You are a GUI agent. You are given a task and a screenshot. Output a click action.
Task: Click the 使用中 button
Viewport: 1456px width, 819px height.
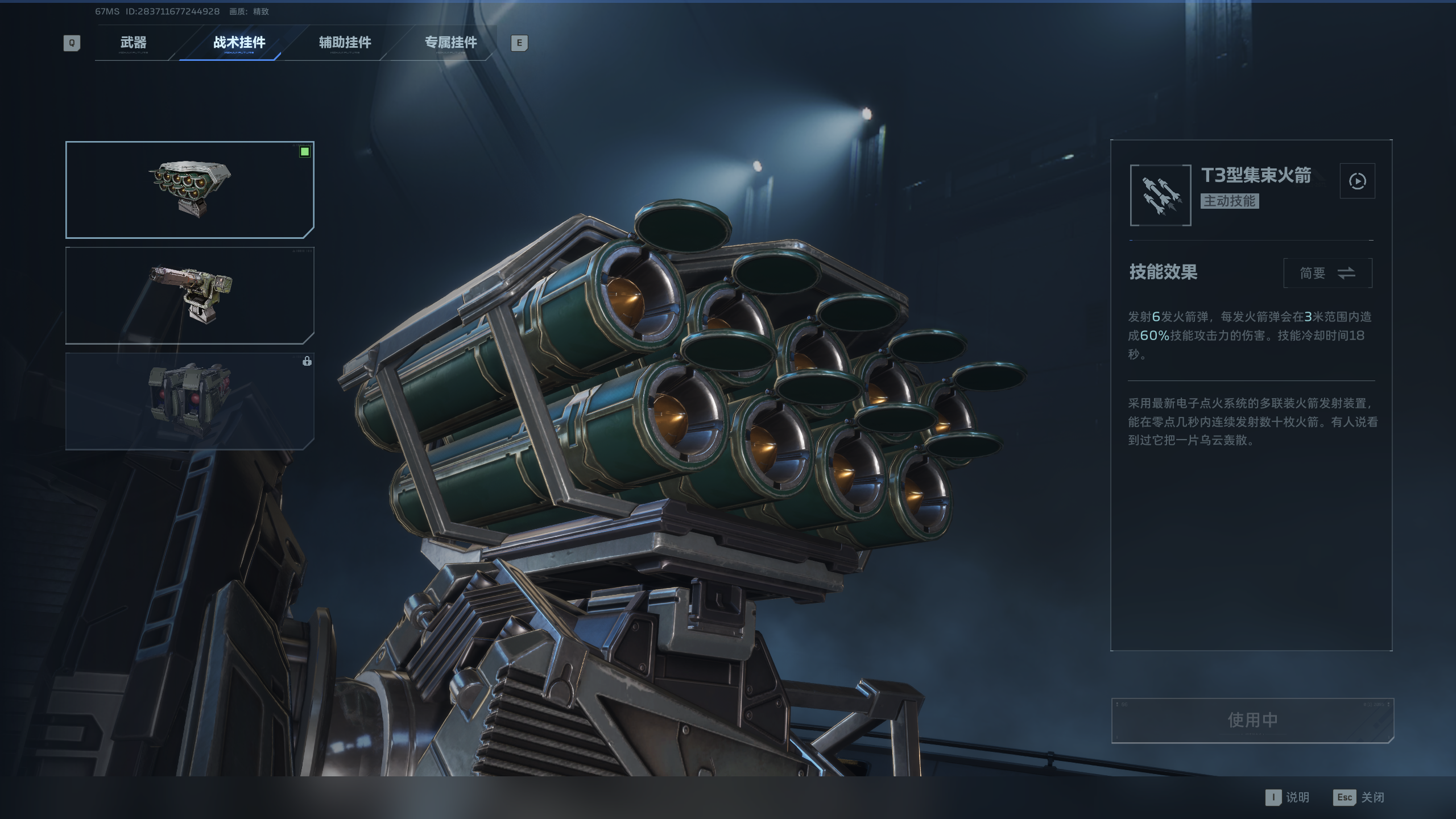1252,720
